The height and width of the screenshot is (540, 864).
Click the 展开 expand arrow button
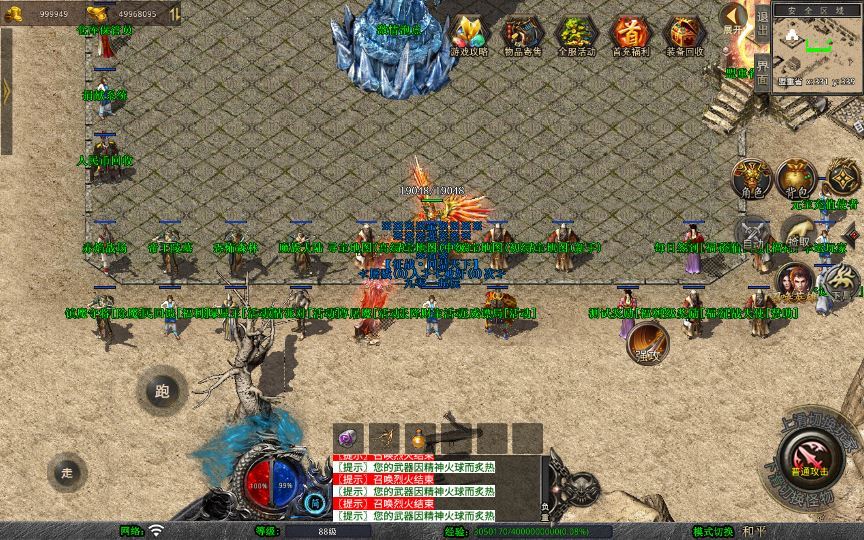pos(734,18)
